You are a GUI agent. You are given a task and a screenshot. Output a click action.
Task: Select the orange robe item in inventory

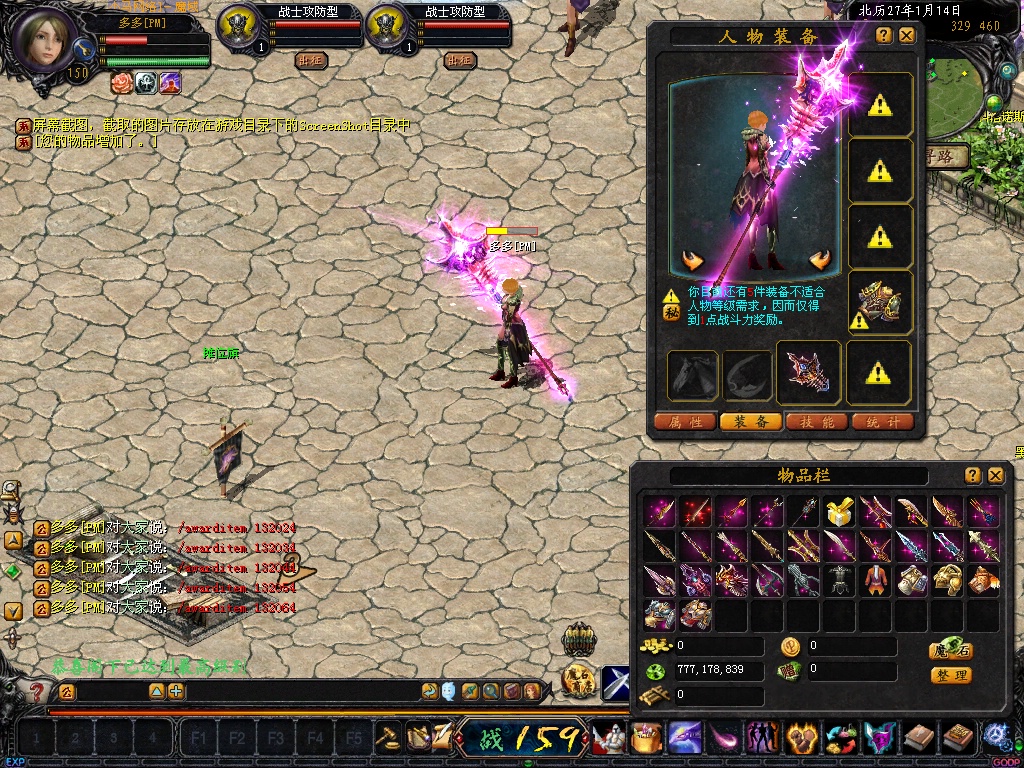pos(875,580)
